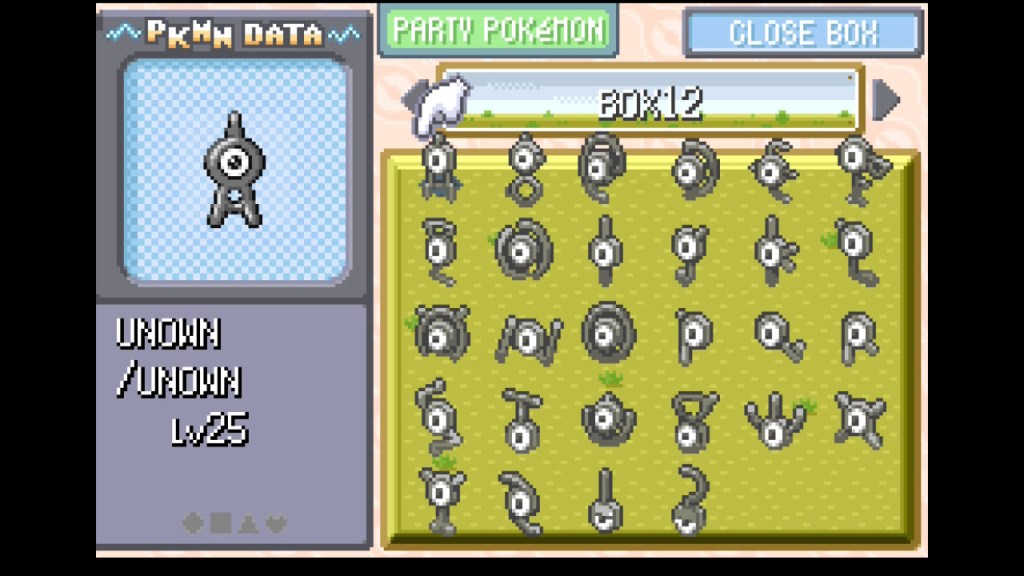The width and height of the screenshot is (1024, 576).
Task: Choose the R-shaped Unown
Action: [x=860, y=334]
